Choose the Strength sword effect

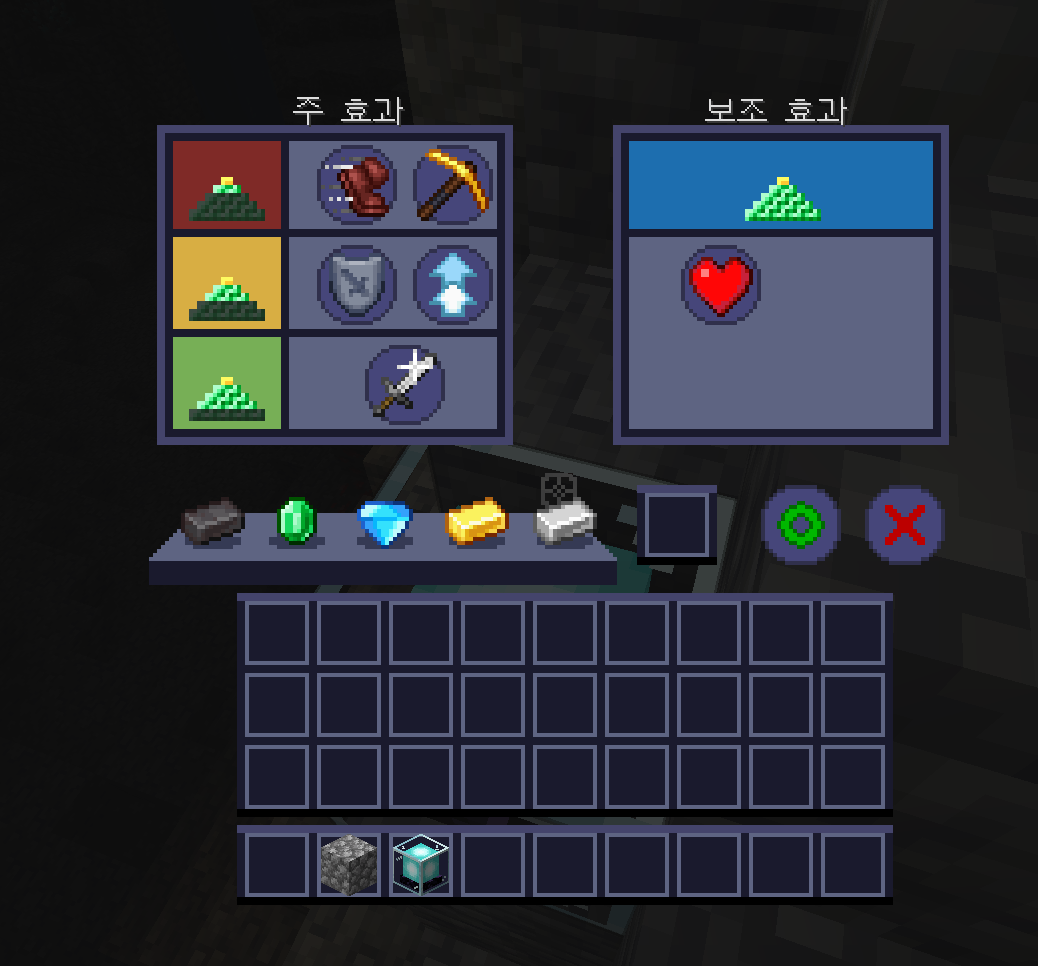(x=405, y=384)
